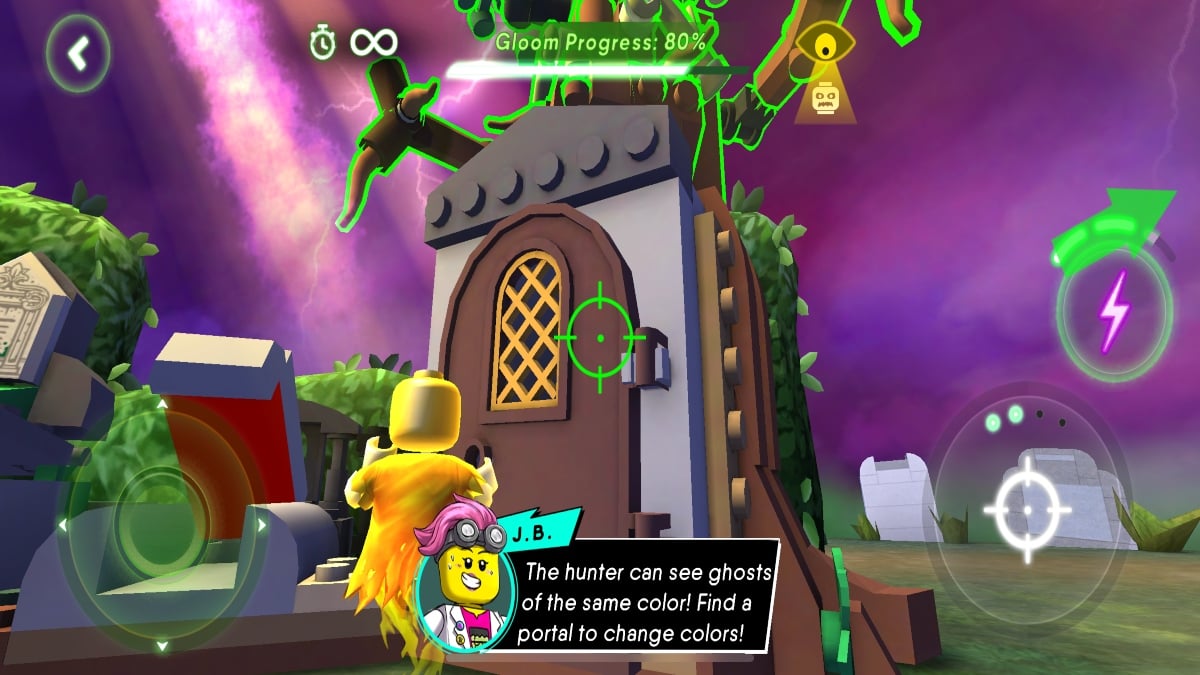Tap the back arrow button

pyautogui.click(x=77, y=54)
